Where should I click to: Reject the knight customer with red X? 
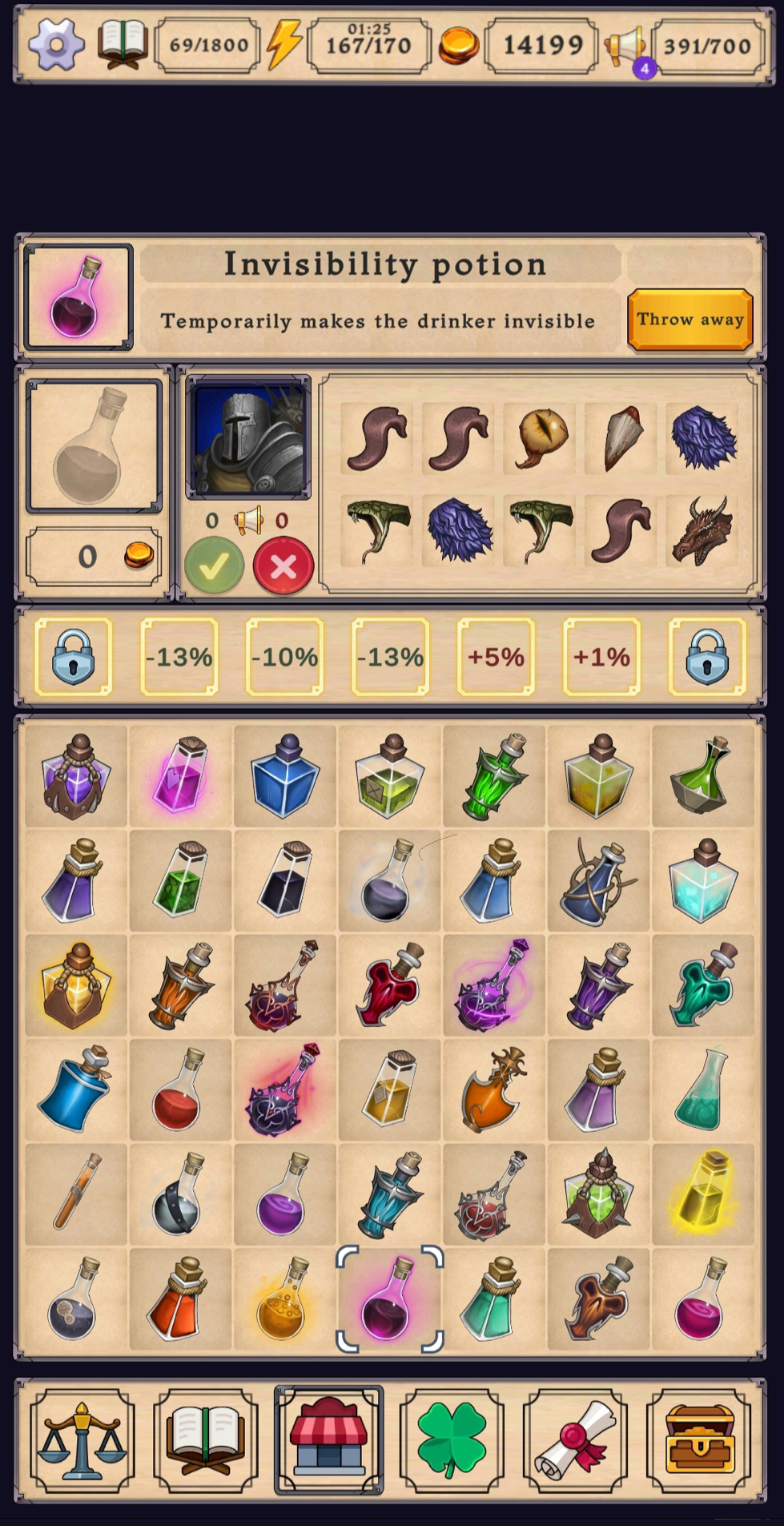[283, 566]
